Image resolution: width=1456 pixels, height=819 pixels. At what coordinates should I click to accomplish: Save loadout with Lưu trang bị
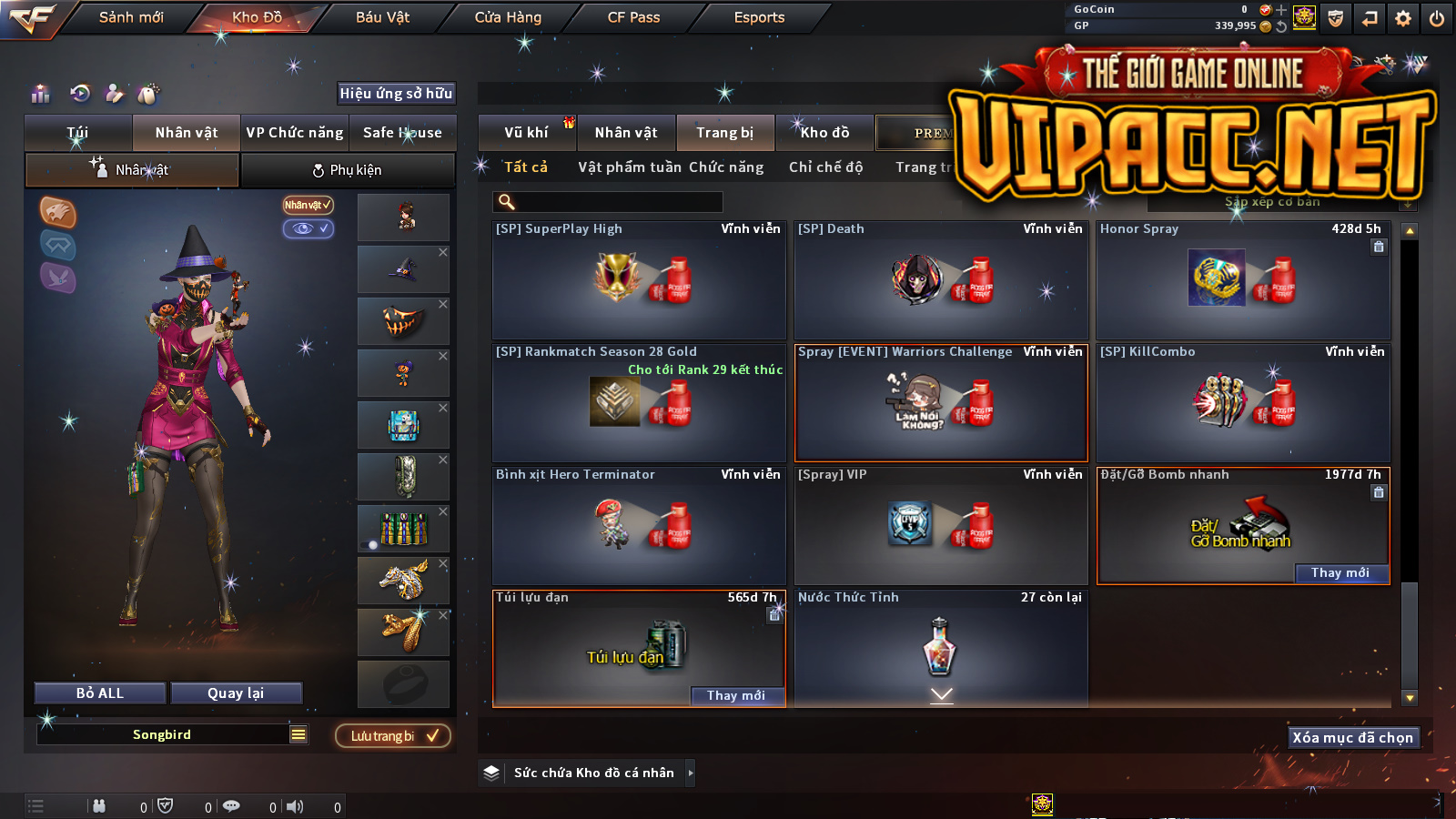click(x=393, y=736)
